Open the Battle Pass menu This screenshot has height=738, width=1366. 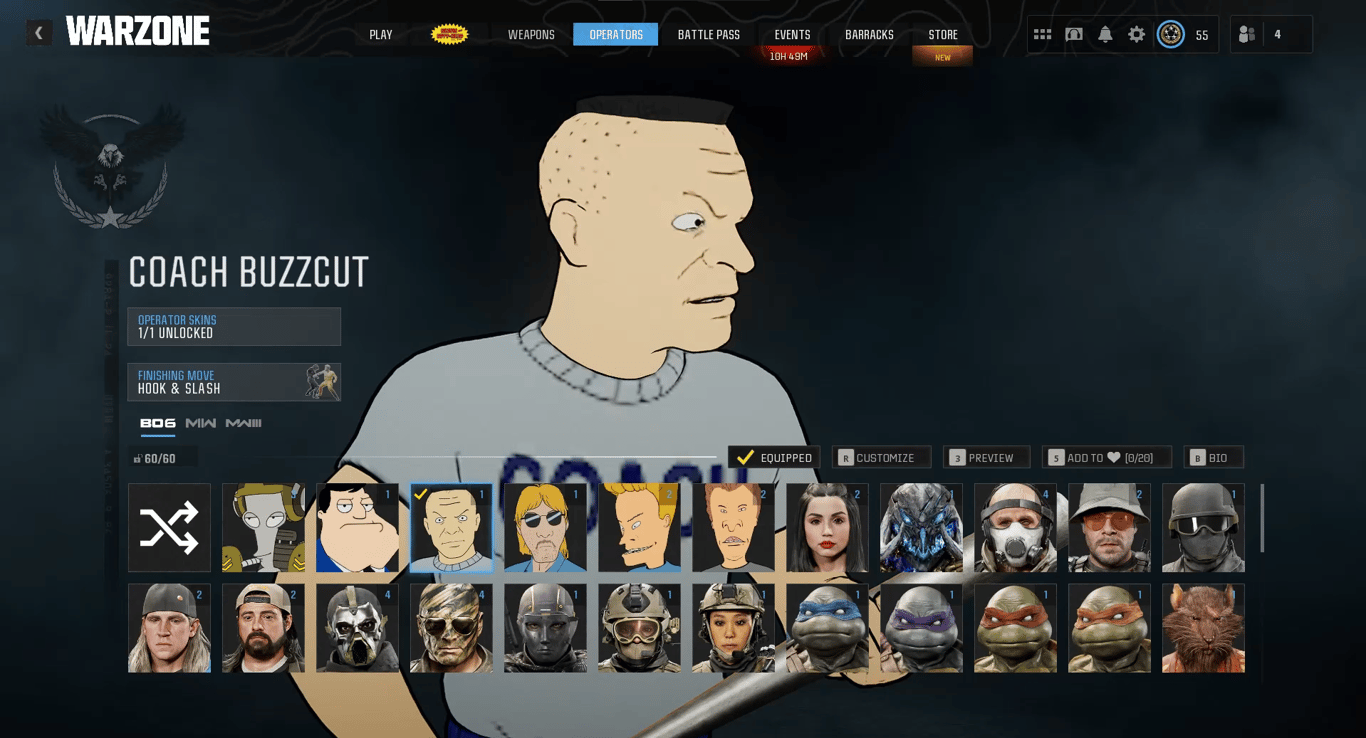click(x=707, y=33)
